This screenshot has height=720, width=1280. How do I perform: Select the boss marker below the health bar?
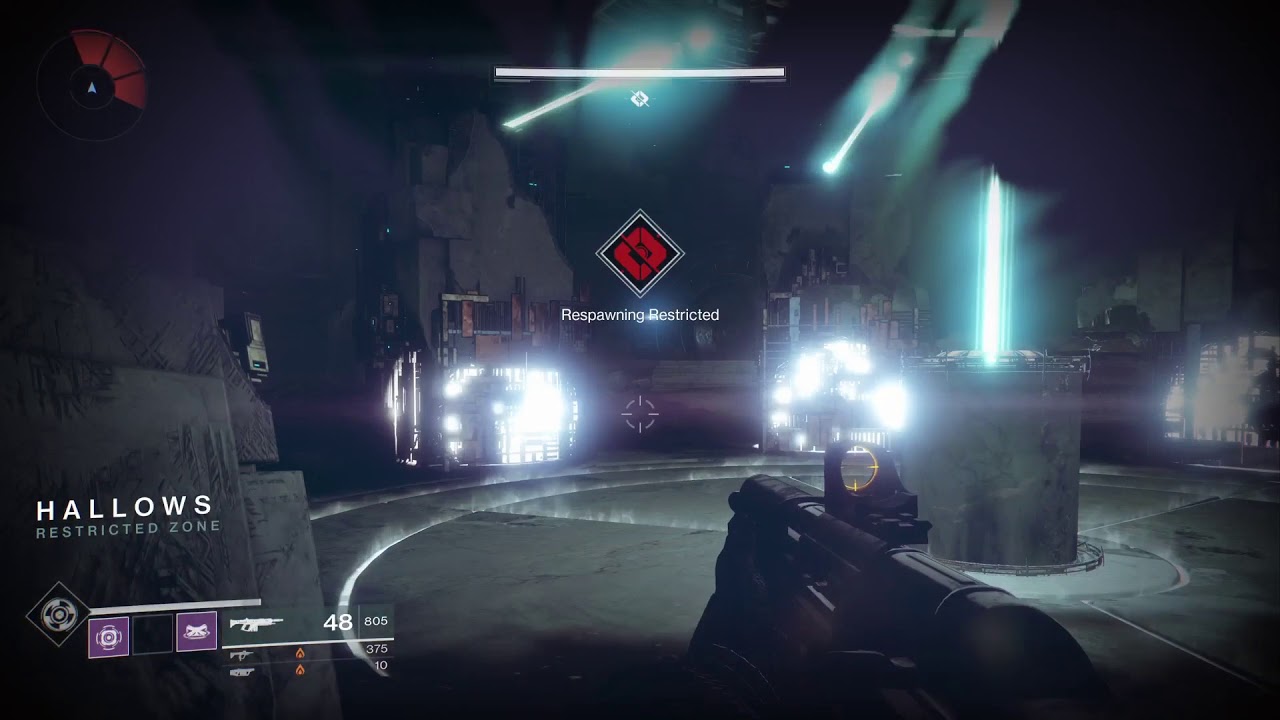click(x=640, y=98)
